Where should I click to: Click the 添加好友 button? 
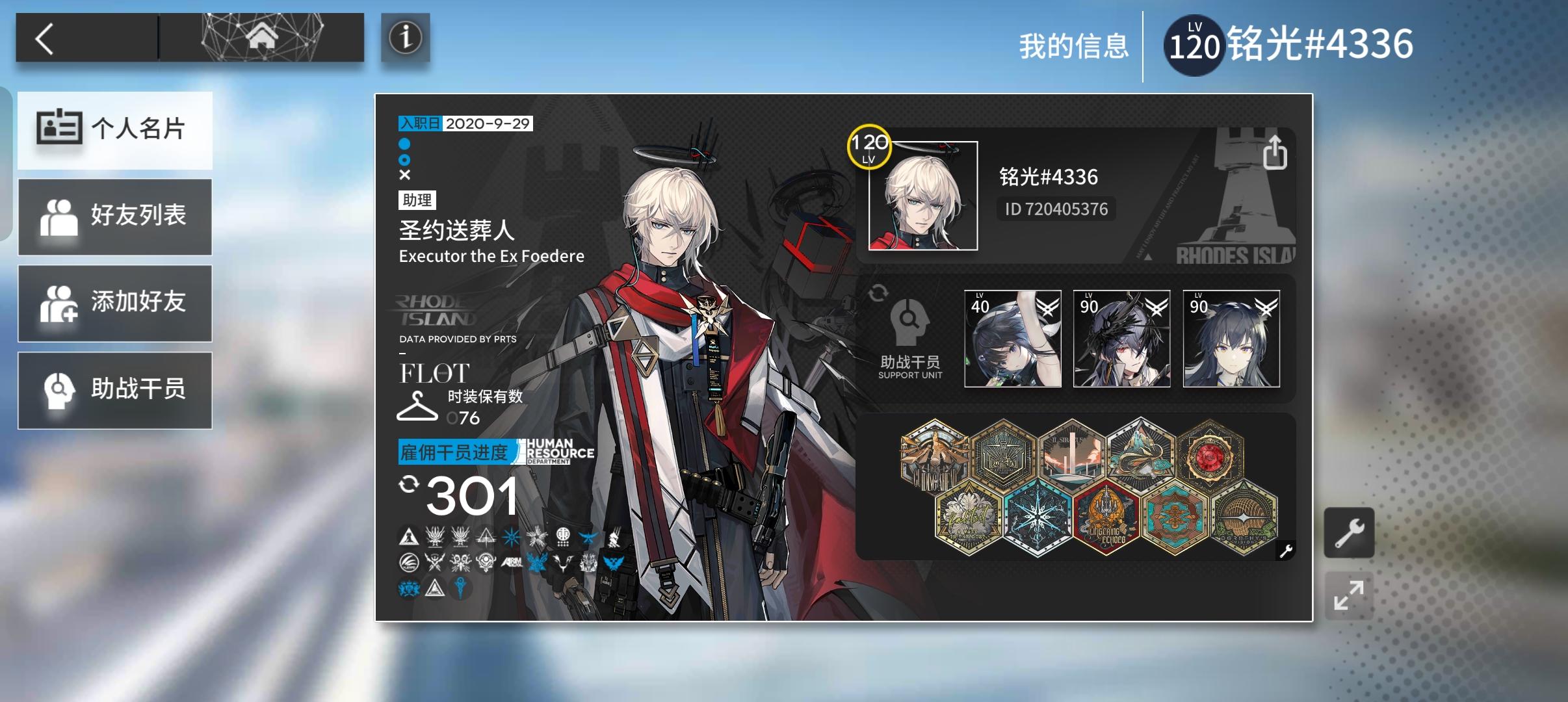[116, 303]
